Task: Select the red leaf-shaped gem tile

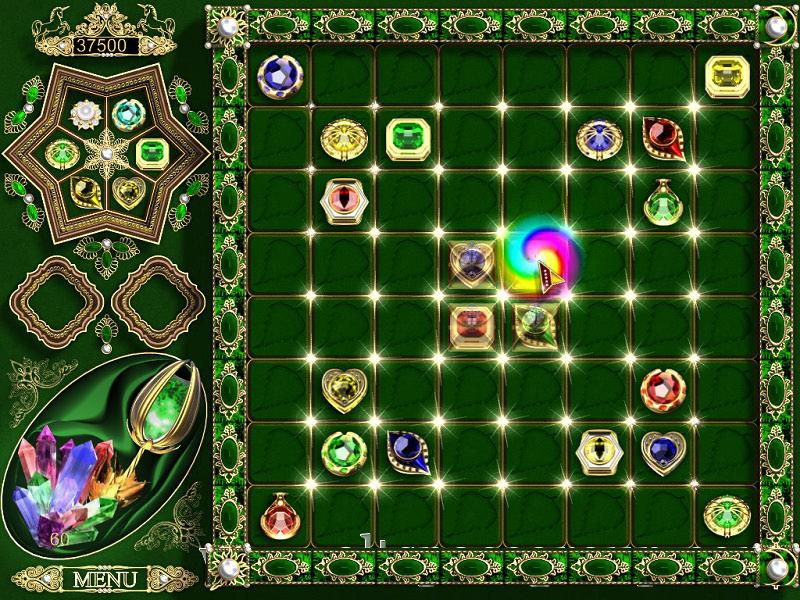Action: 662,137
